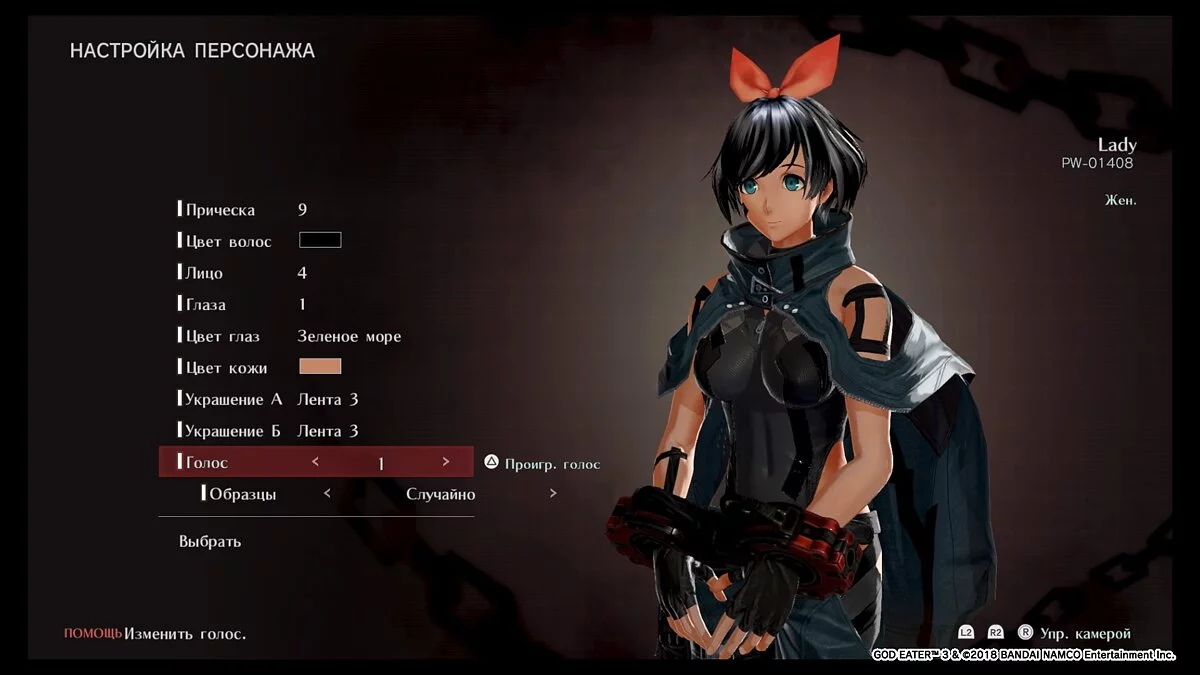Click the right arrow on Голос
The width and height of the screenshot is (1200, 675).
point(446,462)
